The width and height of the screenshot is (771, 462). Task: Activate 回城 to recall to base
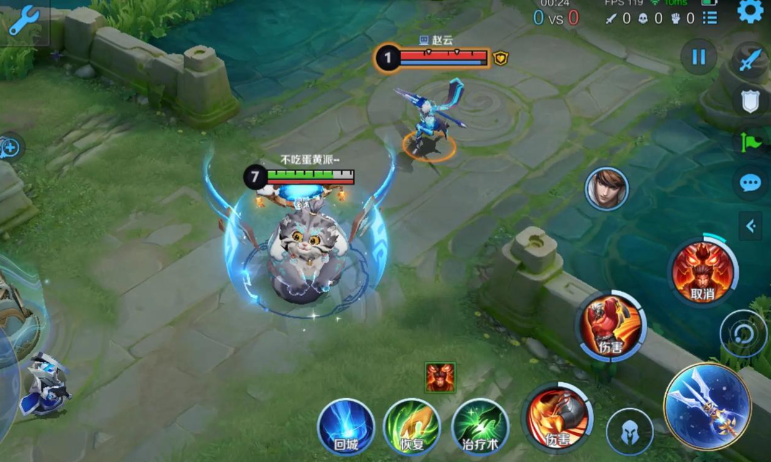tap(346, 426)
